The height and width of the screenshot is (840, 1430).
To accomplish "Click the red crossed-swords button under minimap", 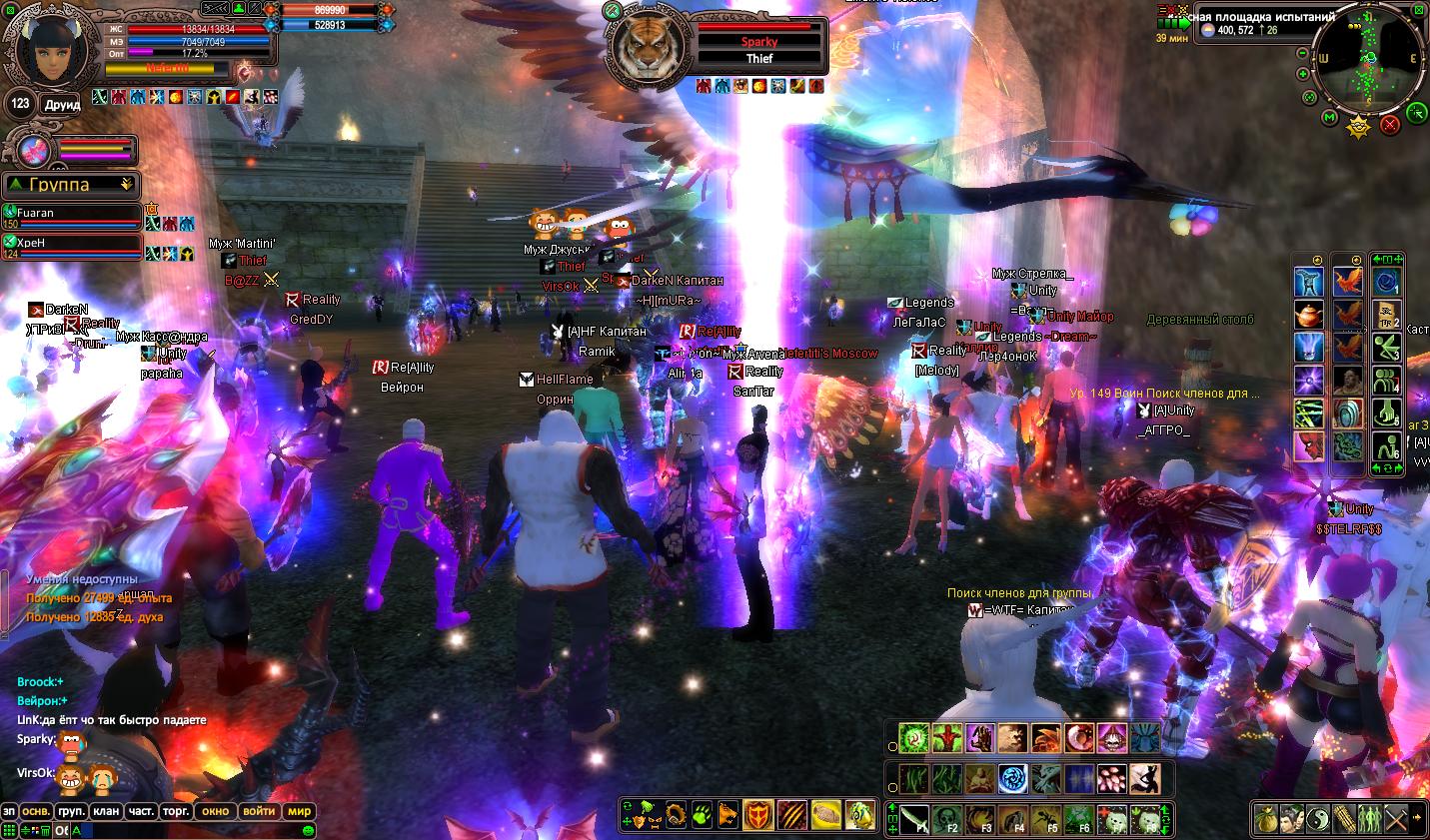I will tap(1389, 125).
